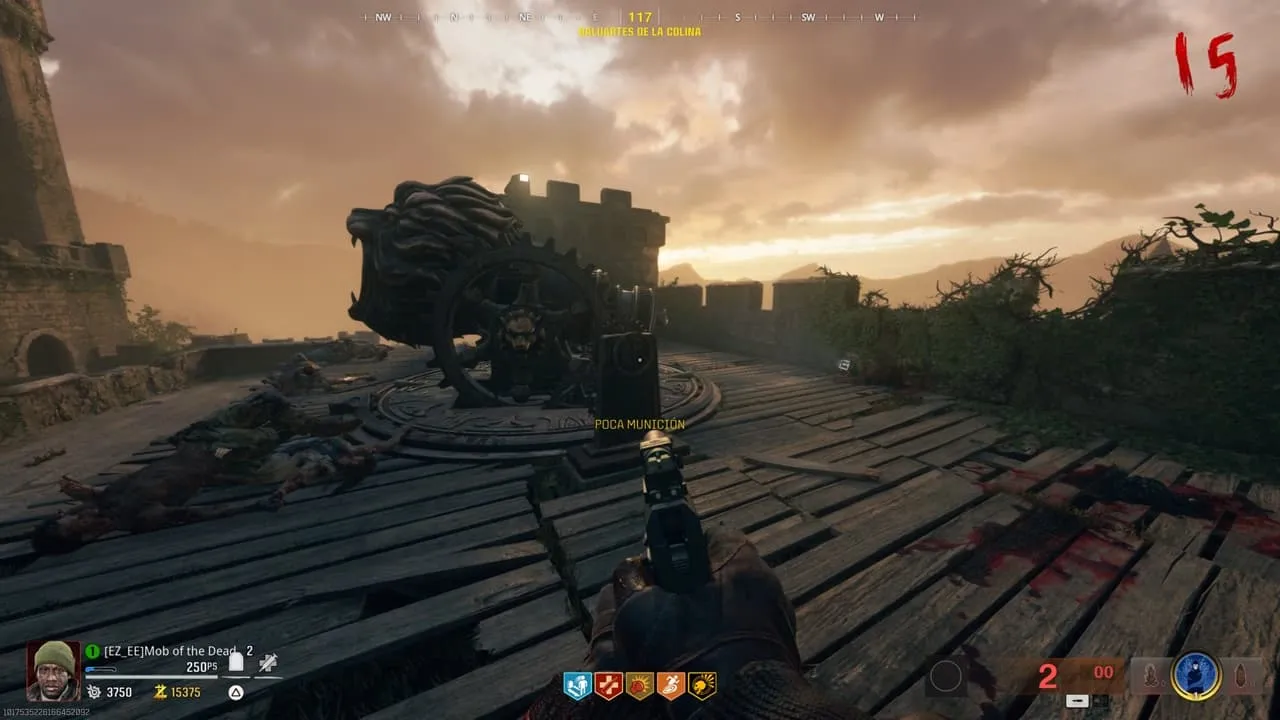Select the black skull-burst perk icon
Screen dimensions: 1280x720
702,685
